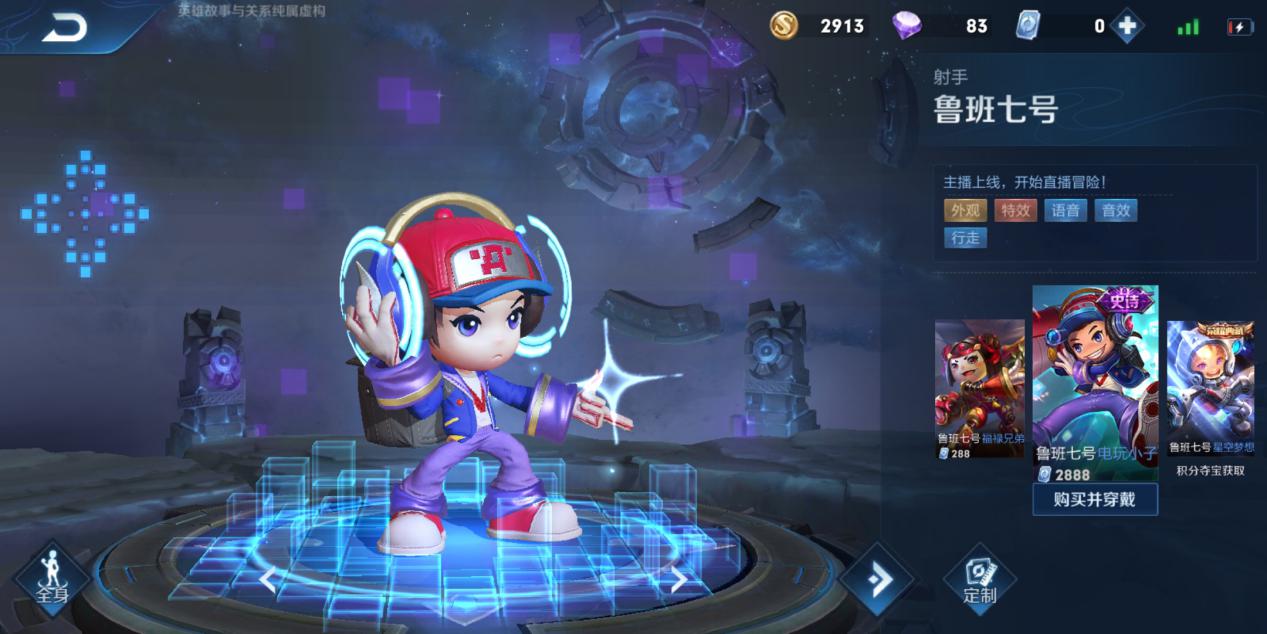1267x634 pixels.
Task: Select the 特效 effects tag
Action: point(1015,210)
